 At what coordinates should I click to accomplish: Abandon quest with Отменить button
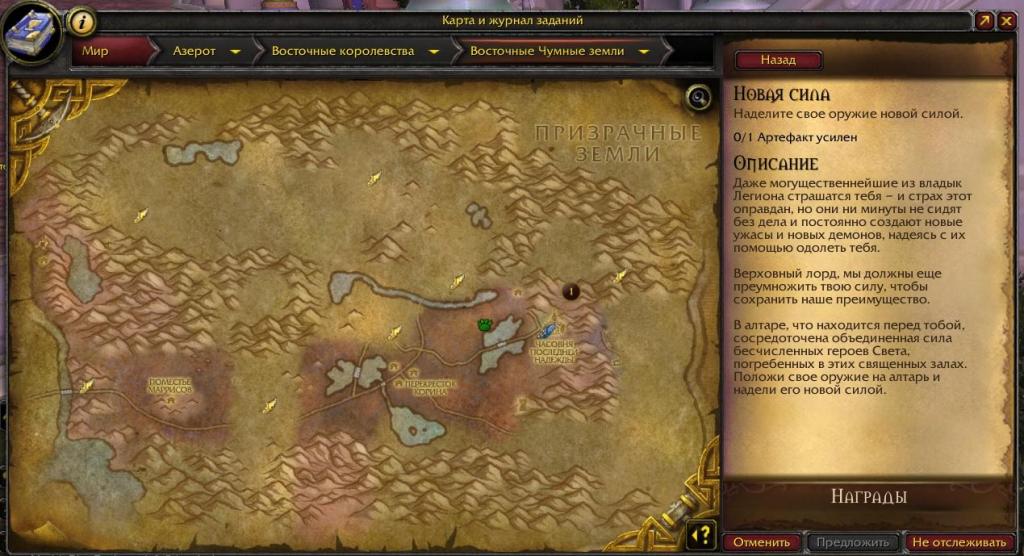click(761, 542)
